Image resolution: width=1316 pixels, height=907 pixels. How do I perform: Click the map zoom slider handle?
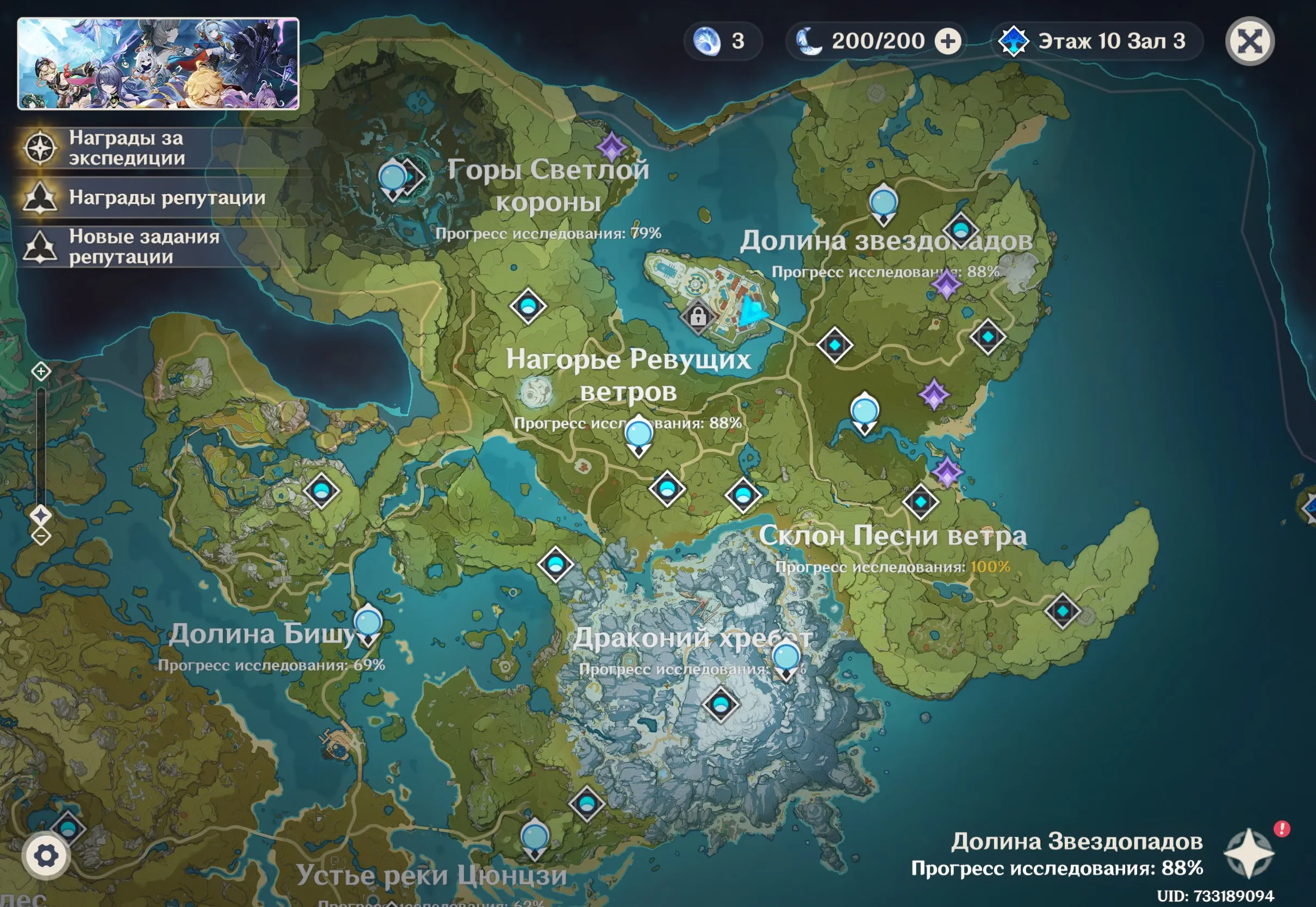[x=41, y=515]
